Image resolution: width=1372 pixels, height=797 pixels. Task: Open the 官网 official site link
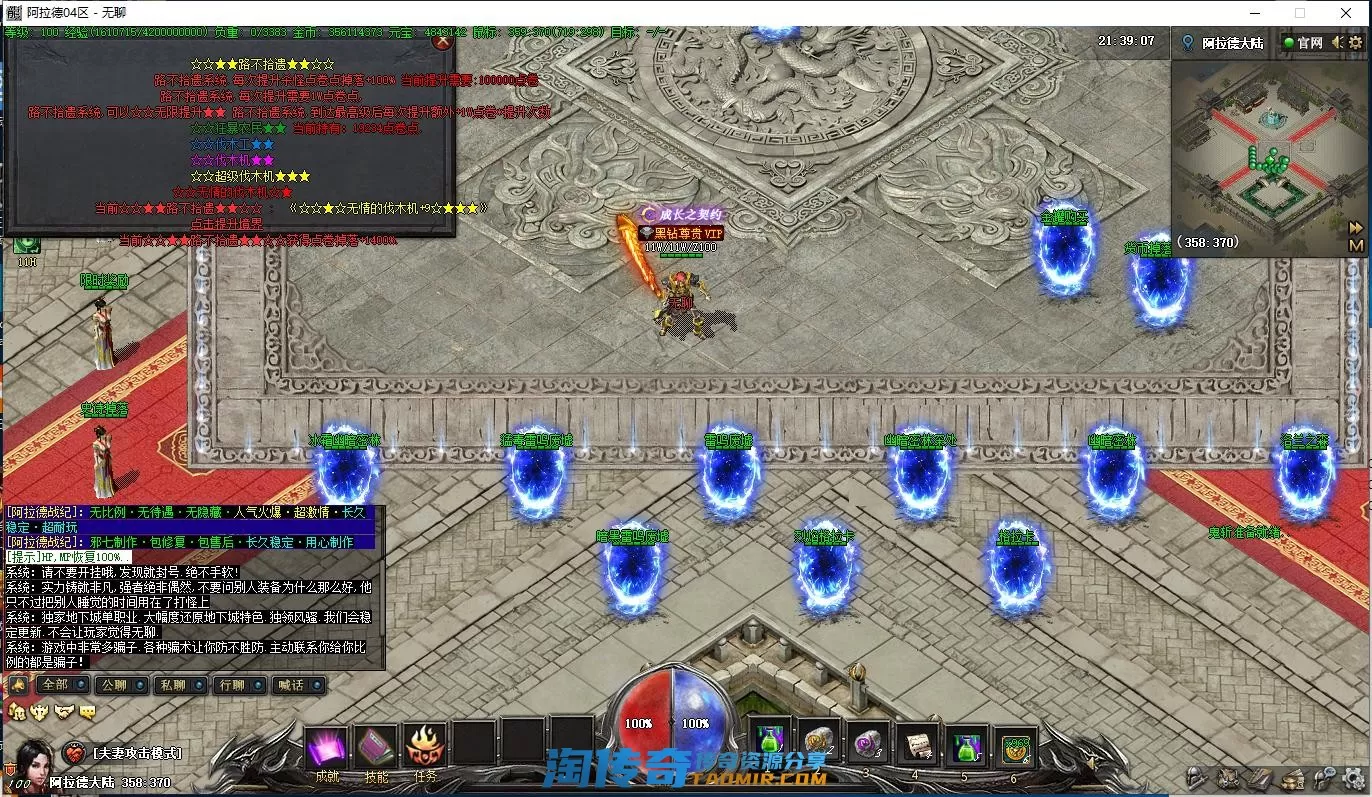(1302, 42)
